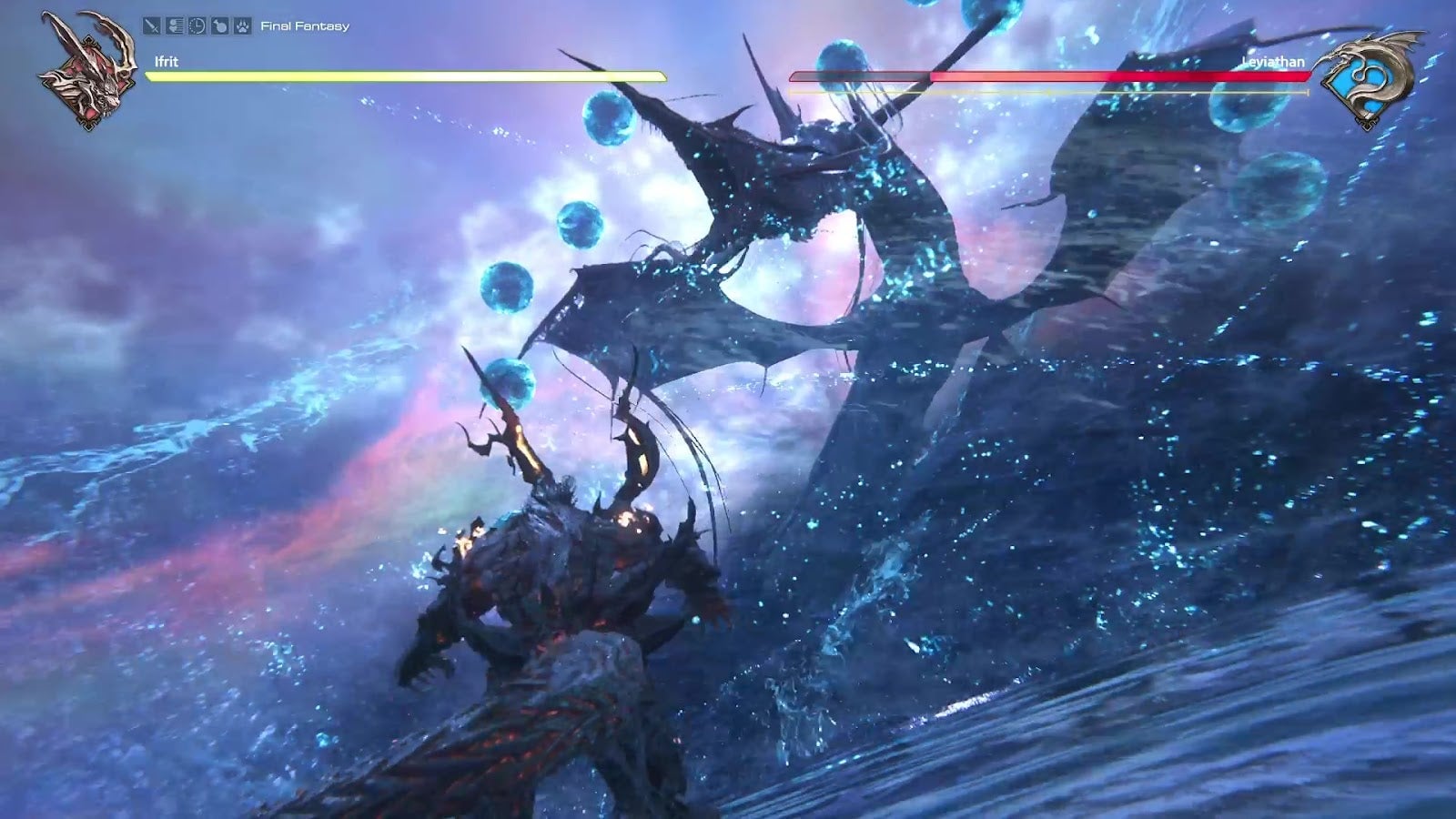Click the thin yellow stagger bar under Leviathan's HP
1456x819 pixels.
tap(1046, 91)
